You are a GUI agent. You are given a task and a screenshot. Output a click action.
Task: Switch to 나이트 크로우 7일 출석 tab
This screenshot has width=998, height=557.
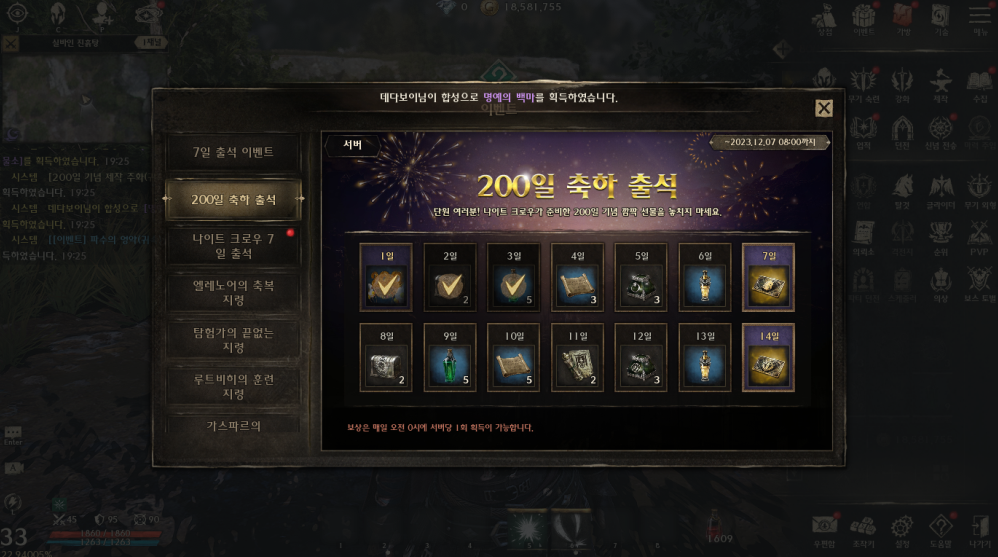(x=233, y=246)
